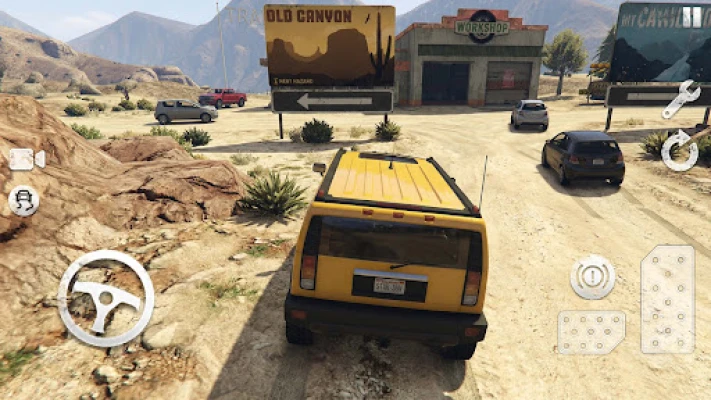Tap the circular arrow reset icon

(x=680, y=150)
